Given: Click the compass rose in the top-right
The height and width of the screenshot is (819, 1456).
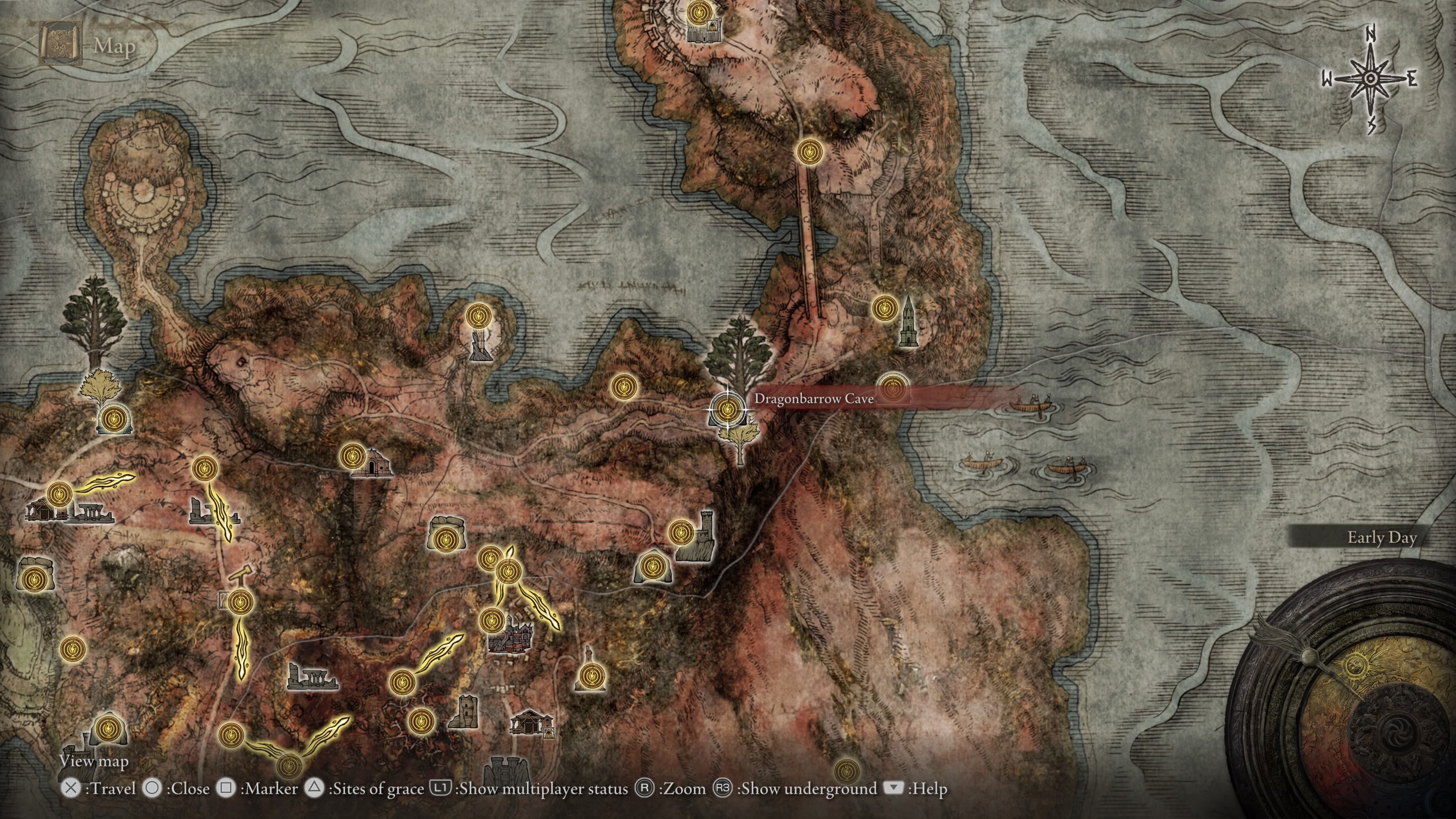Looking at the screenshot, I should 1371,79.
